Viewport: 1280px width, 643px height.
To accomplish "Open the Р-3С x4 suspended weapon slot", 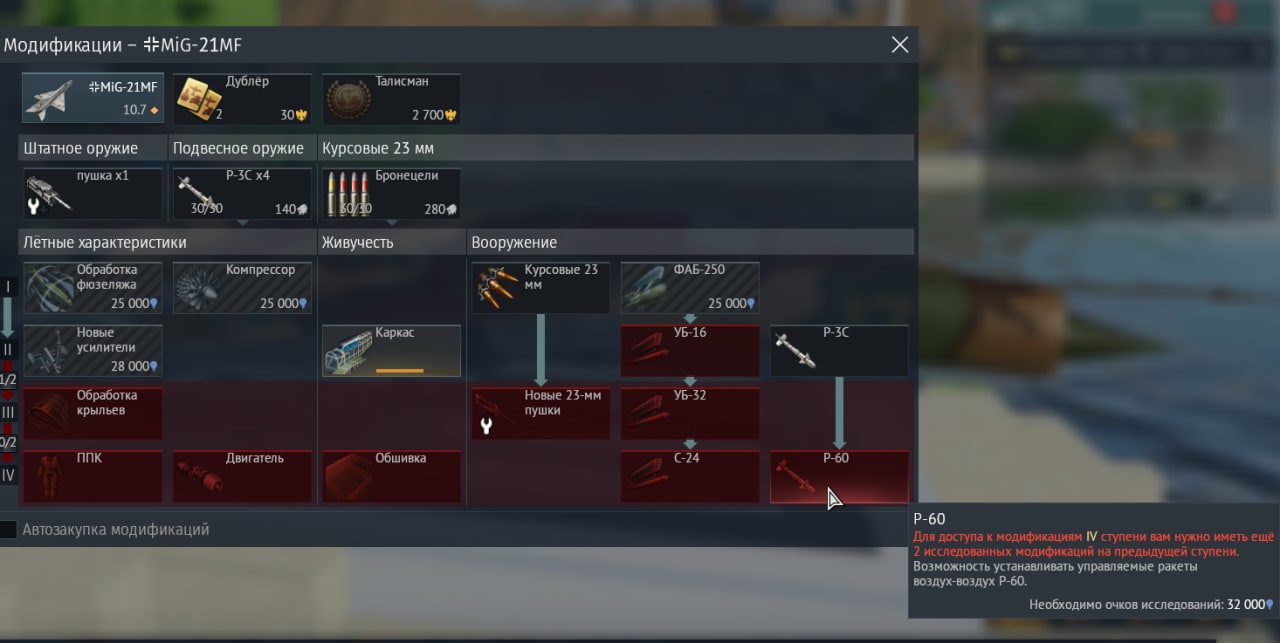I will (241, 193).
